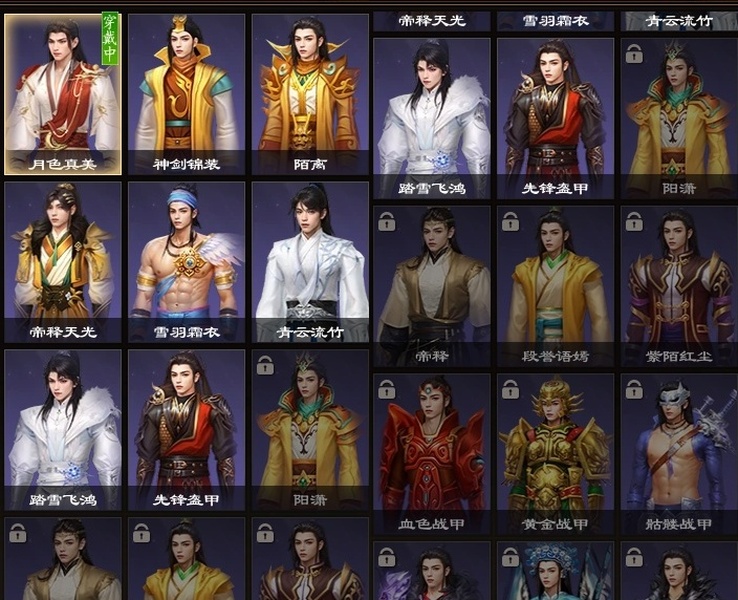The width and height of the screenshot is (738, 600).
Task: Pick the 陌离 golden costume
Action: point(310,94)
